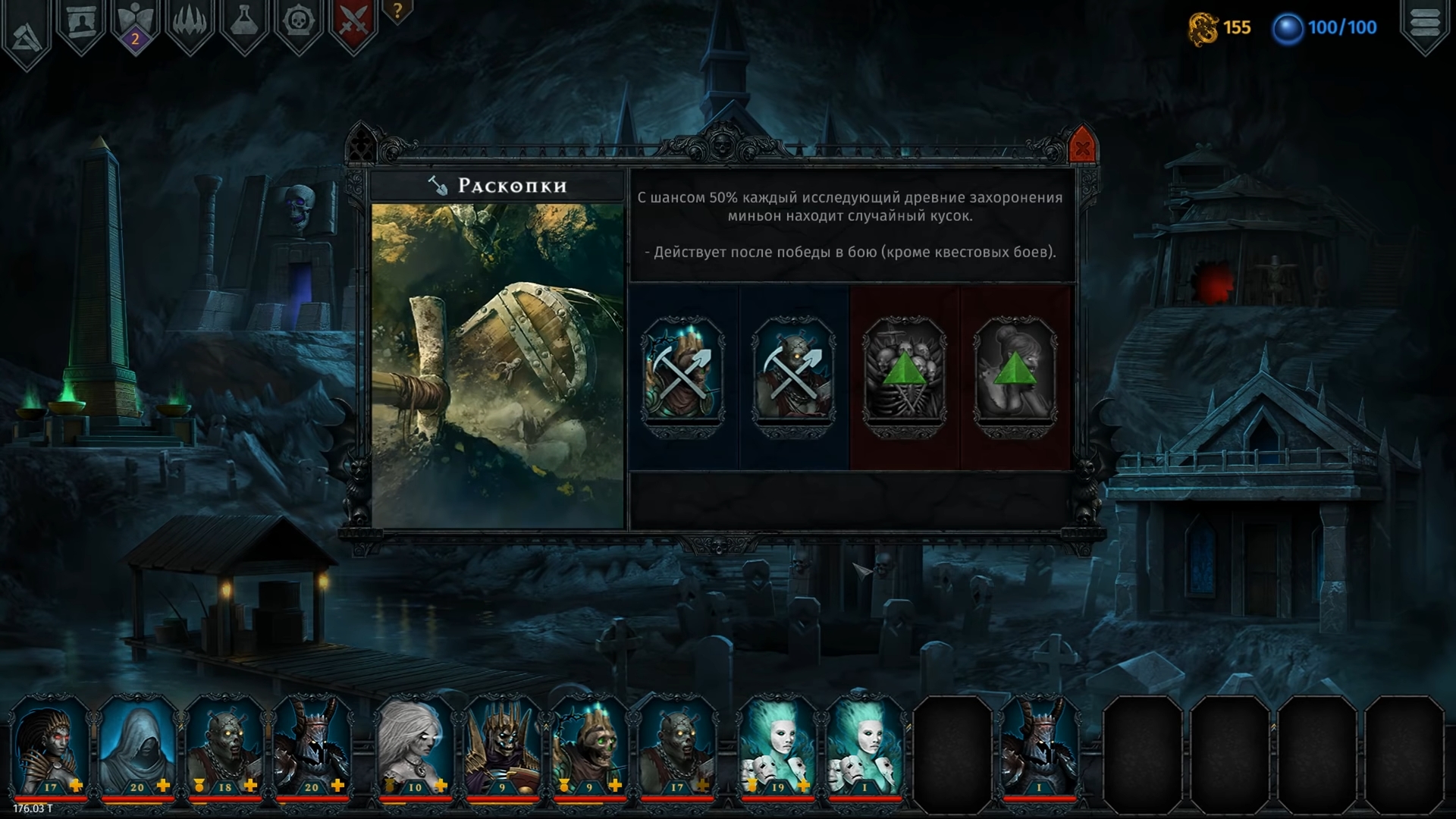Viewport: 1456px width, 819px height.
Task: Select the crowned lich minion portrait
Action: [502, 747]
